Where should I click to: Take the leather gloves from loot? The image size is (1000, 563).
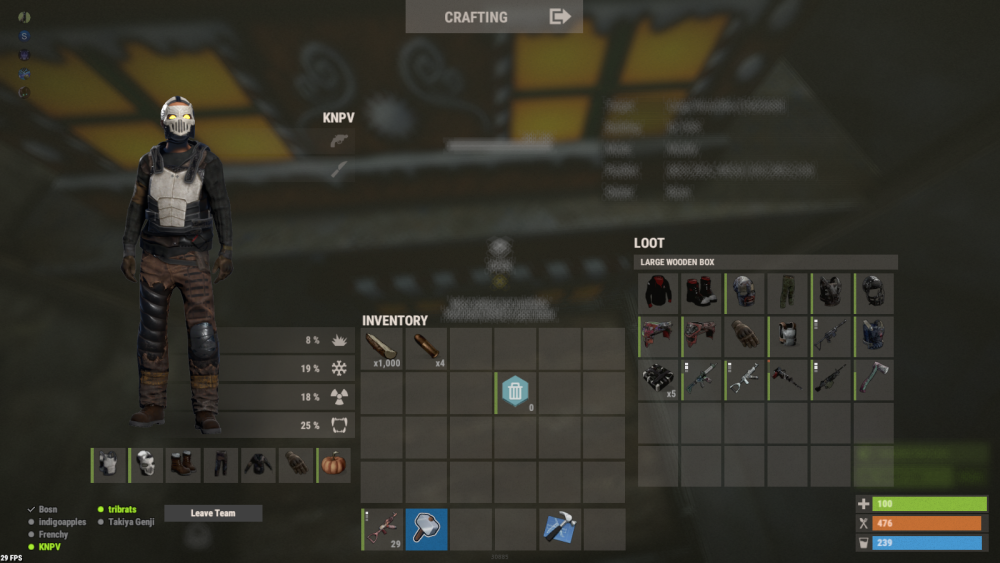click(x=745, y=337)
